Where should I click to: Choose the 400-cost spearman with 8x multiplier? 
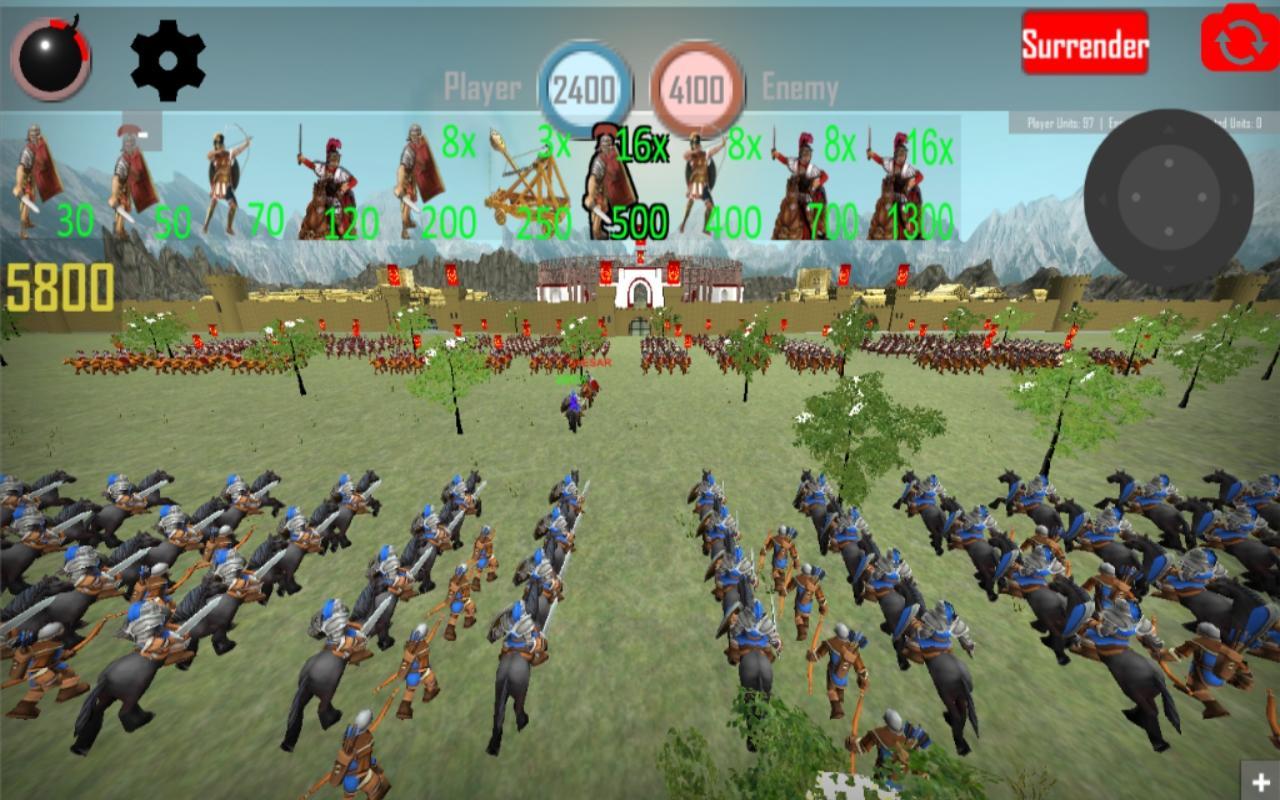[700, 180]
